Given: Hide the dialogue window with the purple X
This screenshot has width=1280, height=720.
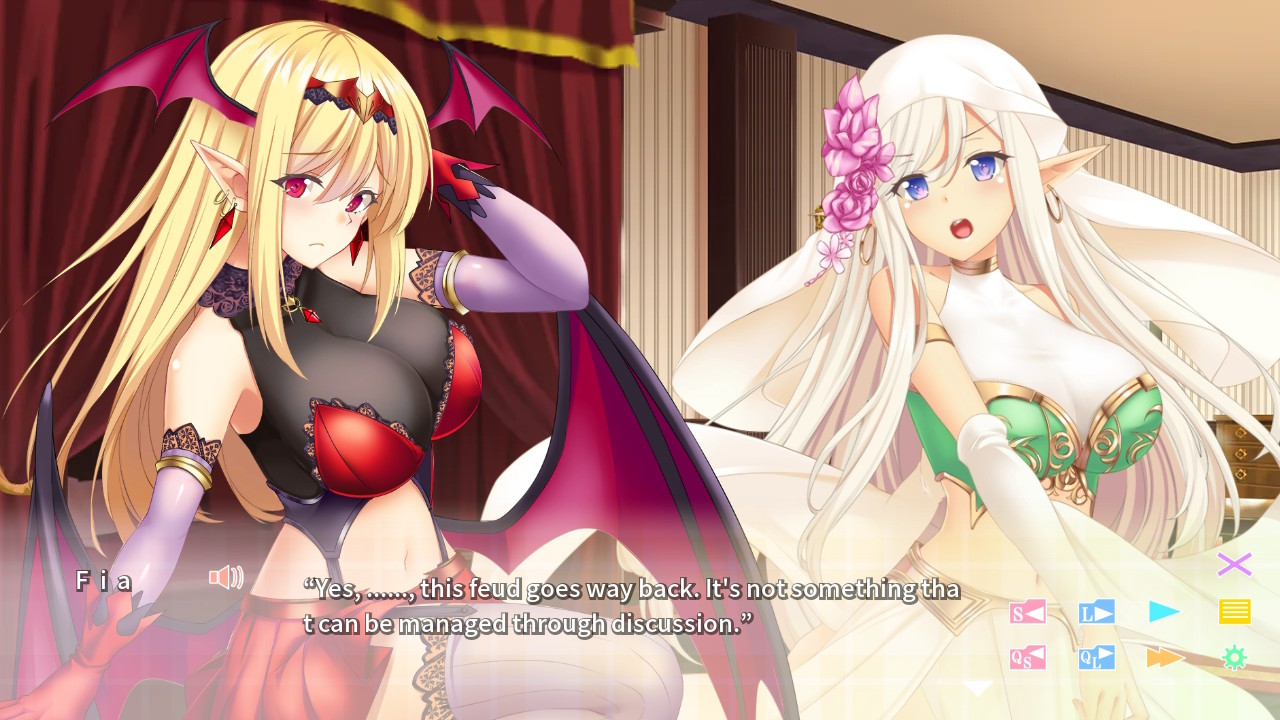Looking at the screenshot, I should click(x=1234, y=563).
